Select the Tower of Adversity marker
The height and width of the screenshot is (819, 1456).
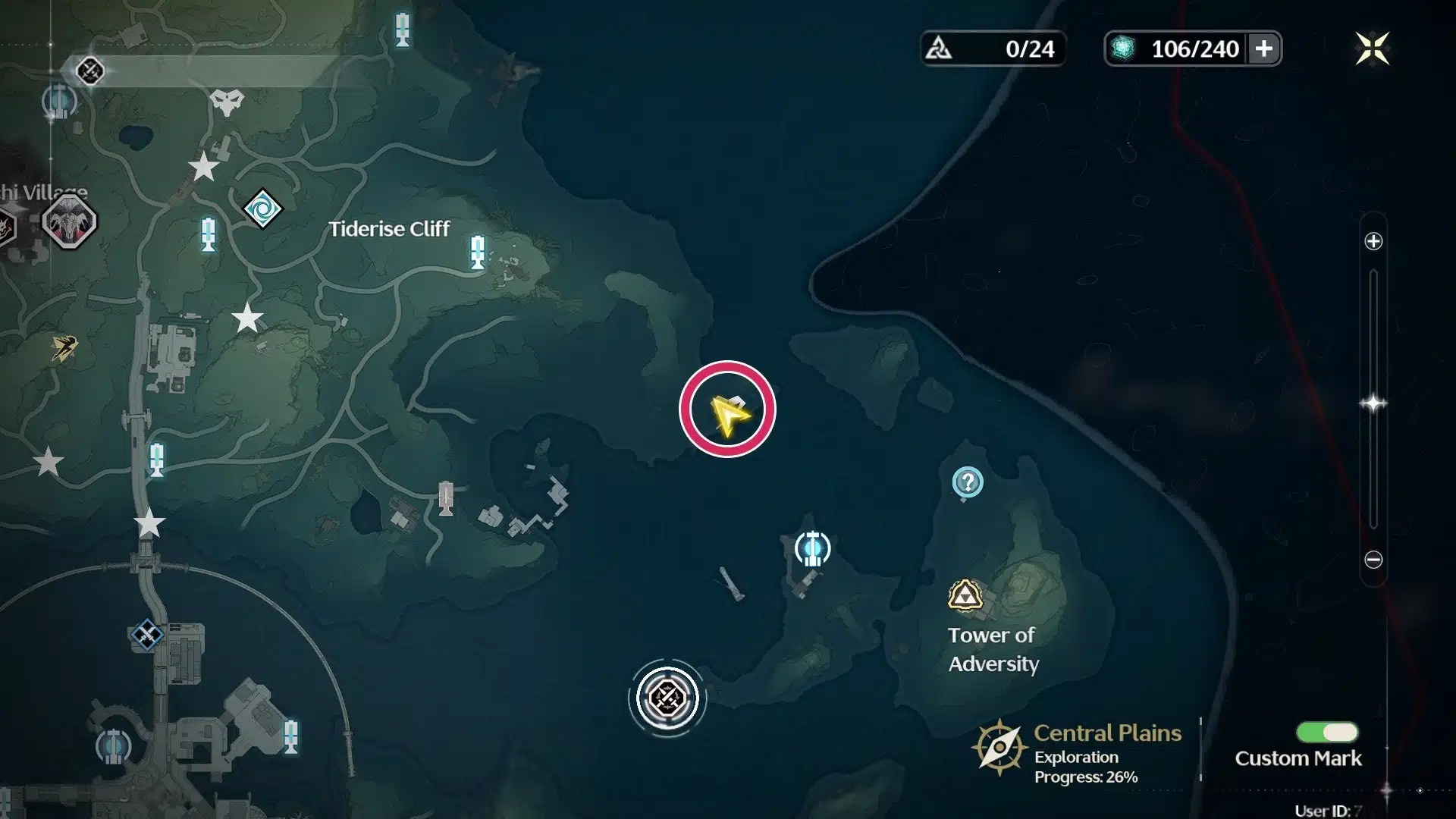pyautogui.click(x=965, y=596)
